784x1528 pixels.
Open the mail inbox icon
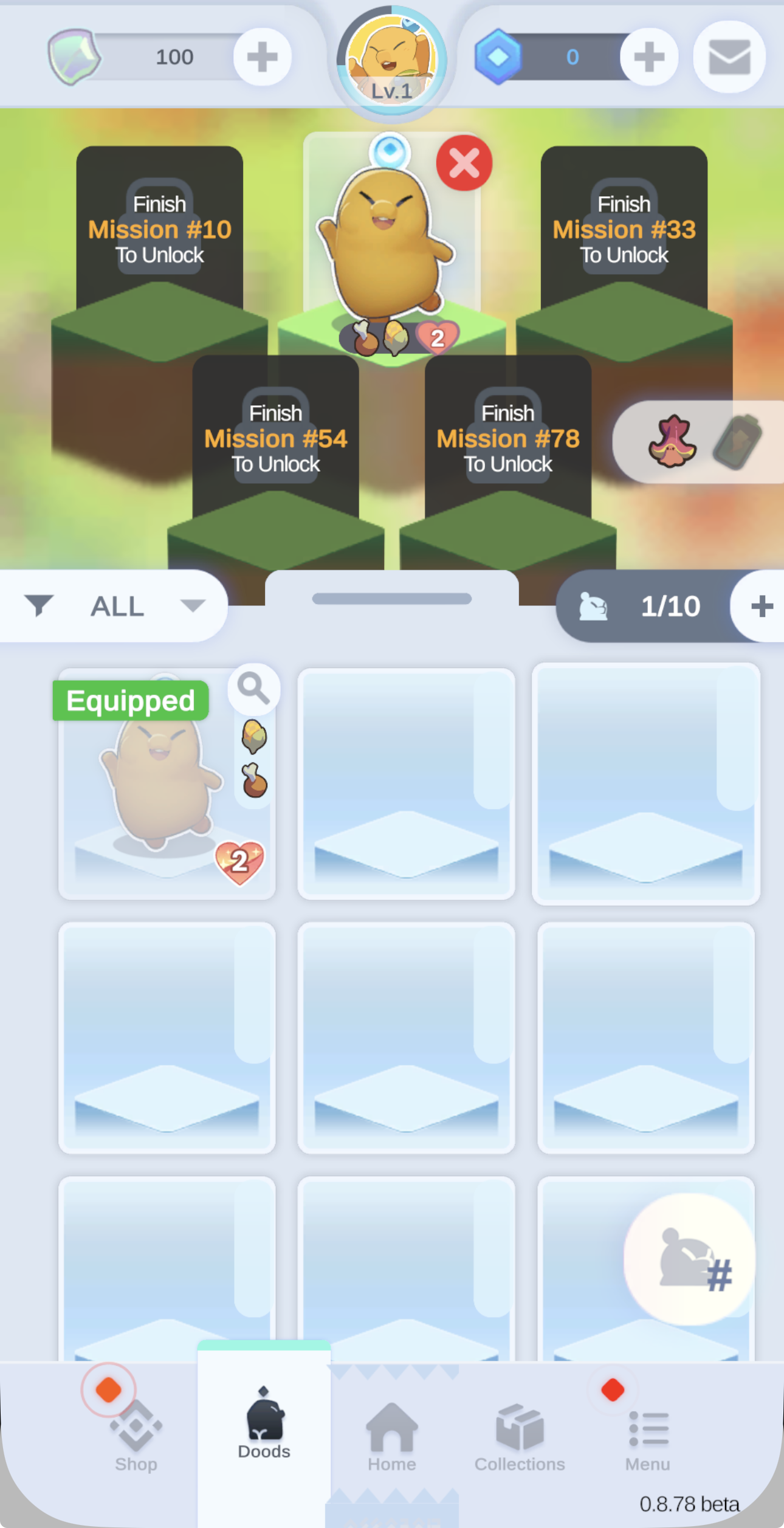click(x=729, y=57)
